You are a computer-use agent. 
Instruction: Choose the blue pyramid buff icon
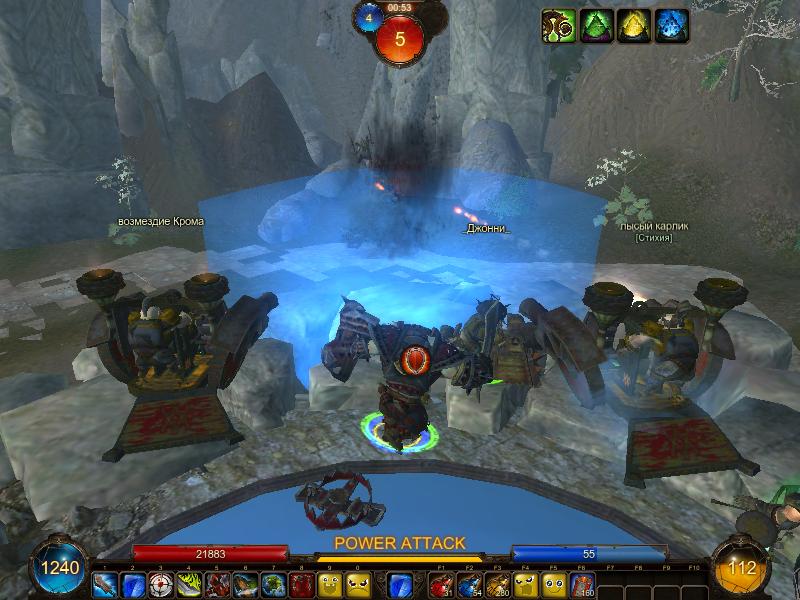point(672,25)
